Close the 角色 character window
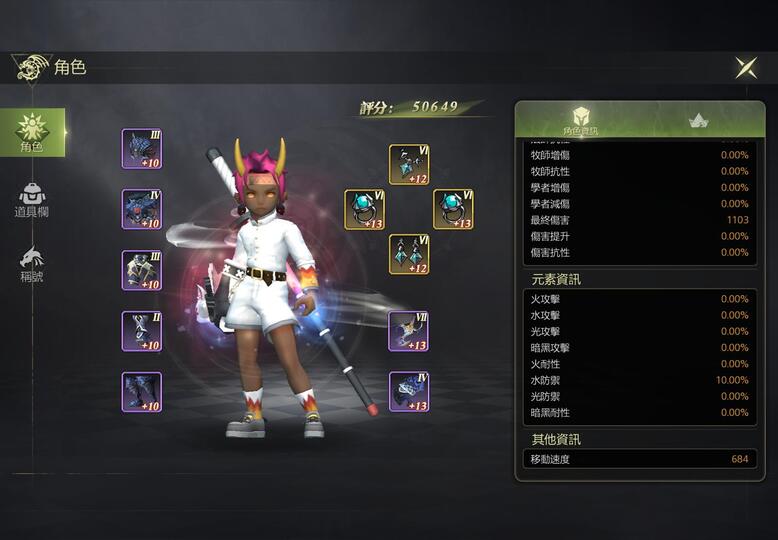Image resolution: width=778 pixels, height=540 pixels. (x=746, y=67)
